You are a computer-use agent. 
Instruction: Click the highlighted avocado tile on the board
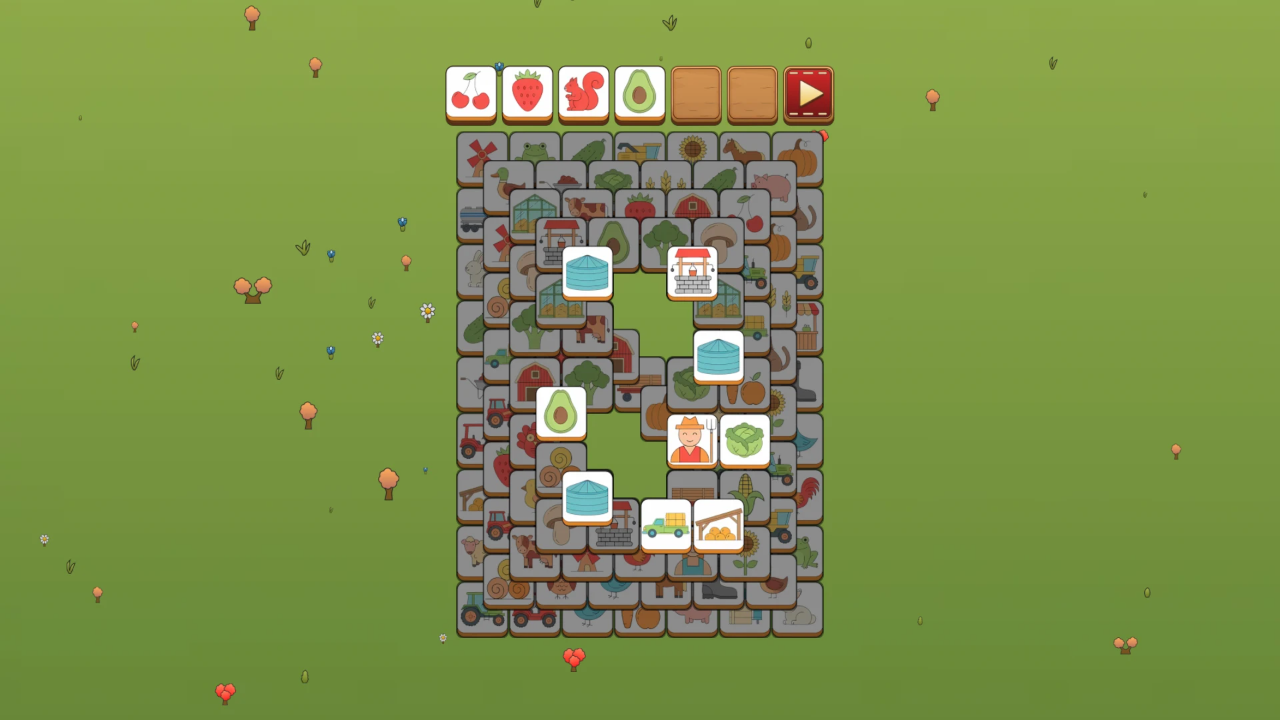tap(561, 411)
